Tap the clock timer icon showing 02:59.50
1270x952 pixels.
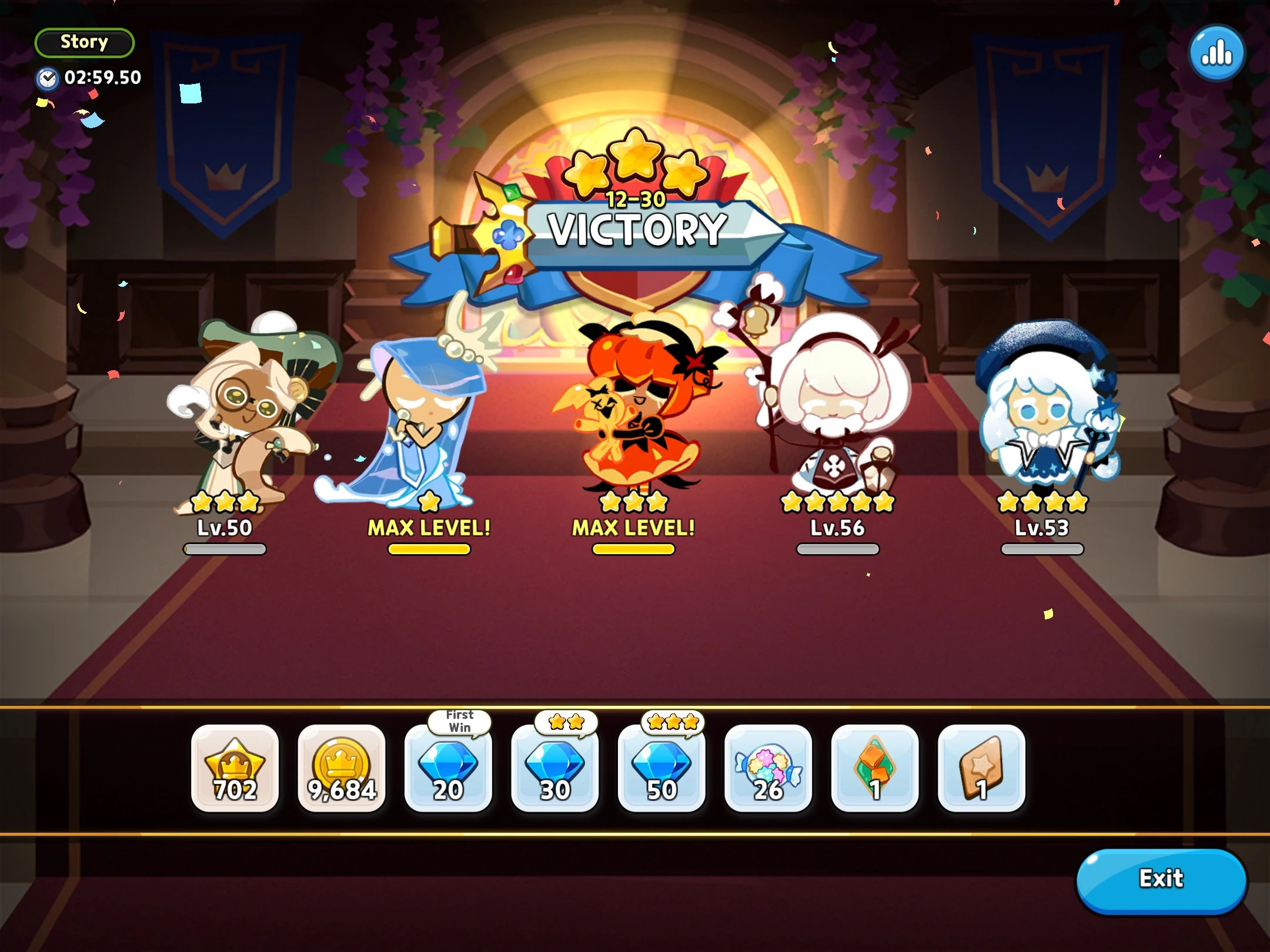(49, 76)
